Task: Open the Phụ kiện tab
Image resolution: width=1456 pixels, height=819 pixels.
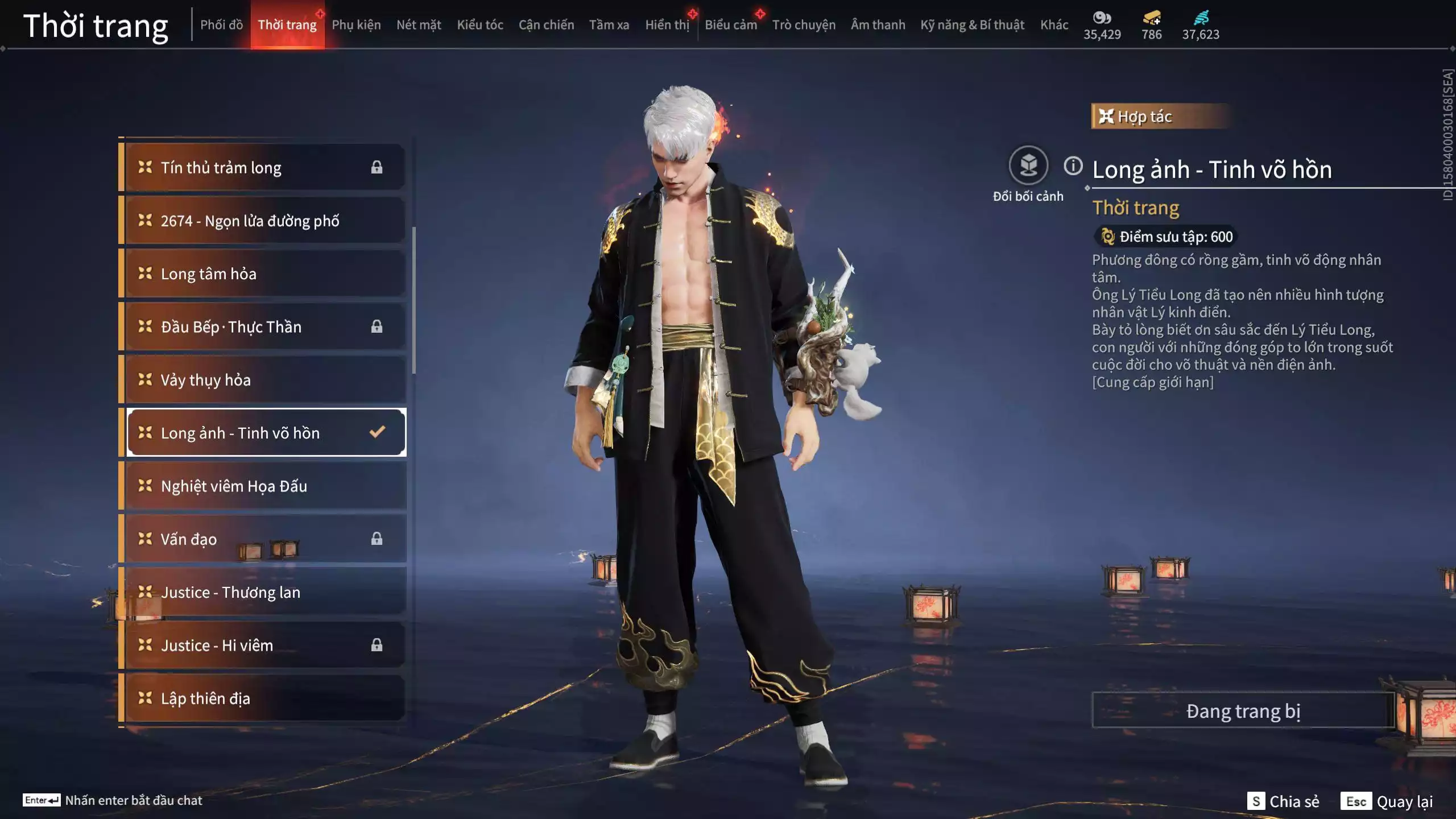Action: click(x=356, y=25)
